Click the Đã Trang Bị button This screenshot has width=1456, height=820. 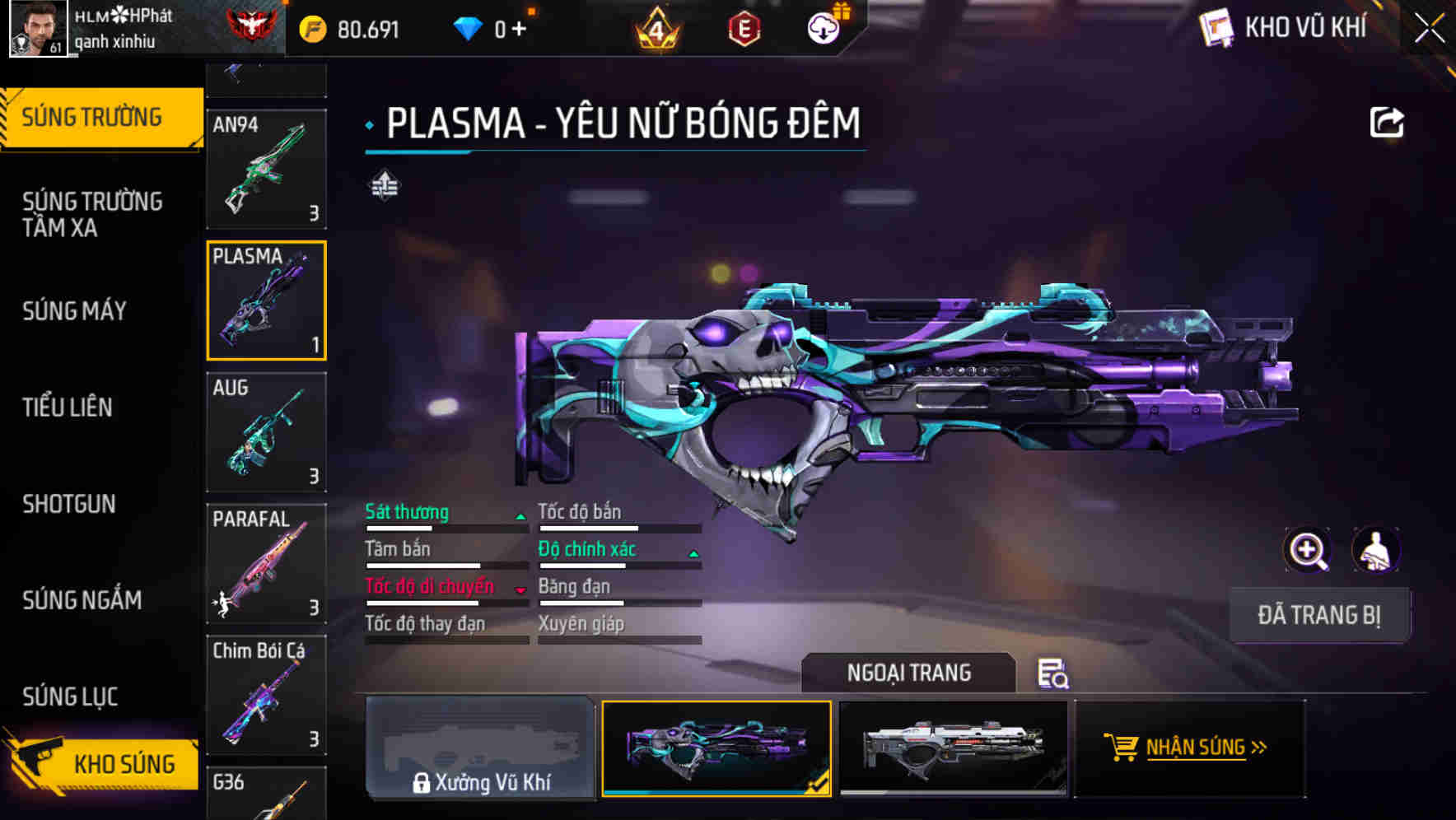(x=1318, y=615)
